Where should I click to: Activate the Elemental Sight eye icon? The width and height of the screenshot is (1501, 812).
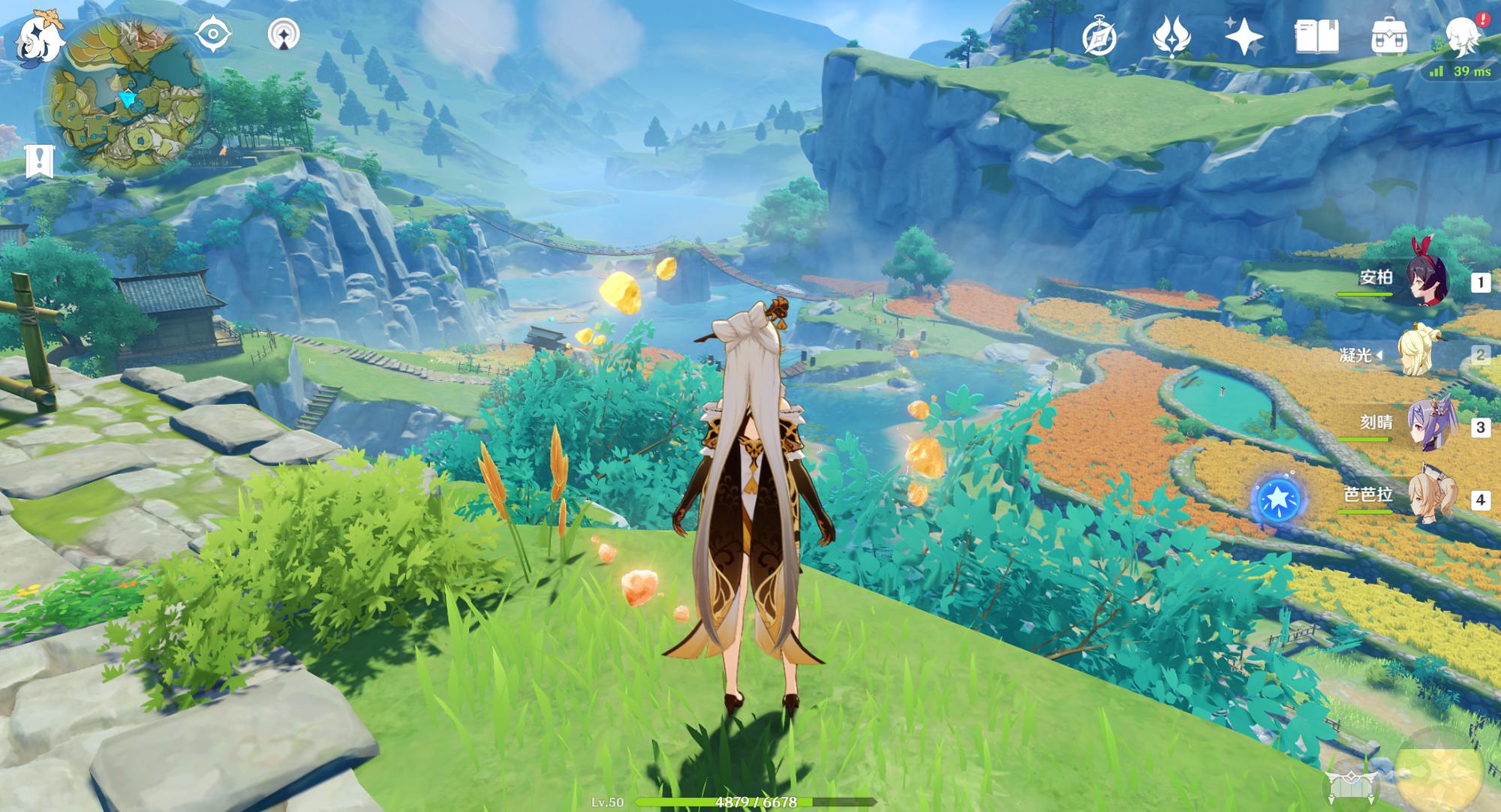pos(212,35)
